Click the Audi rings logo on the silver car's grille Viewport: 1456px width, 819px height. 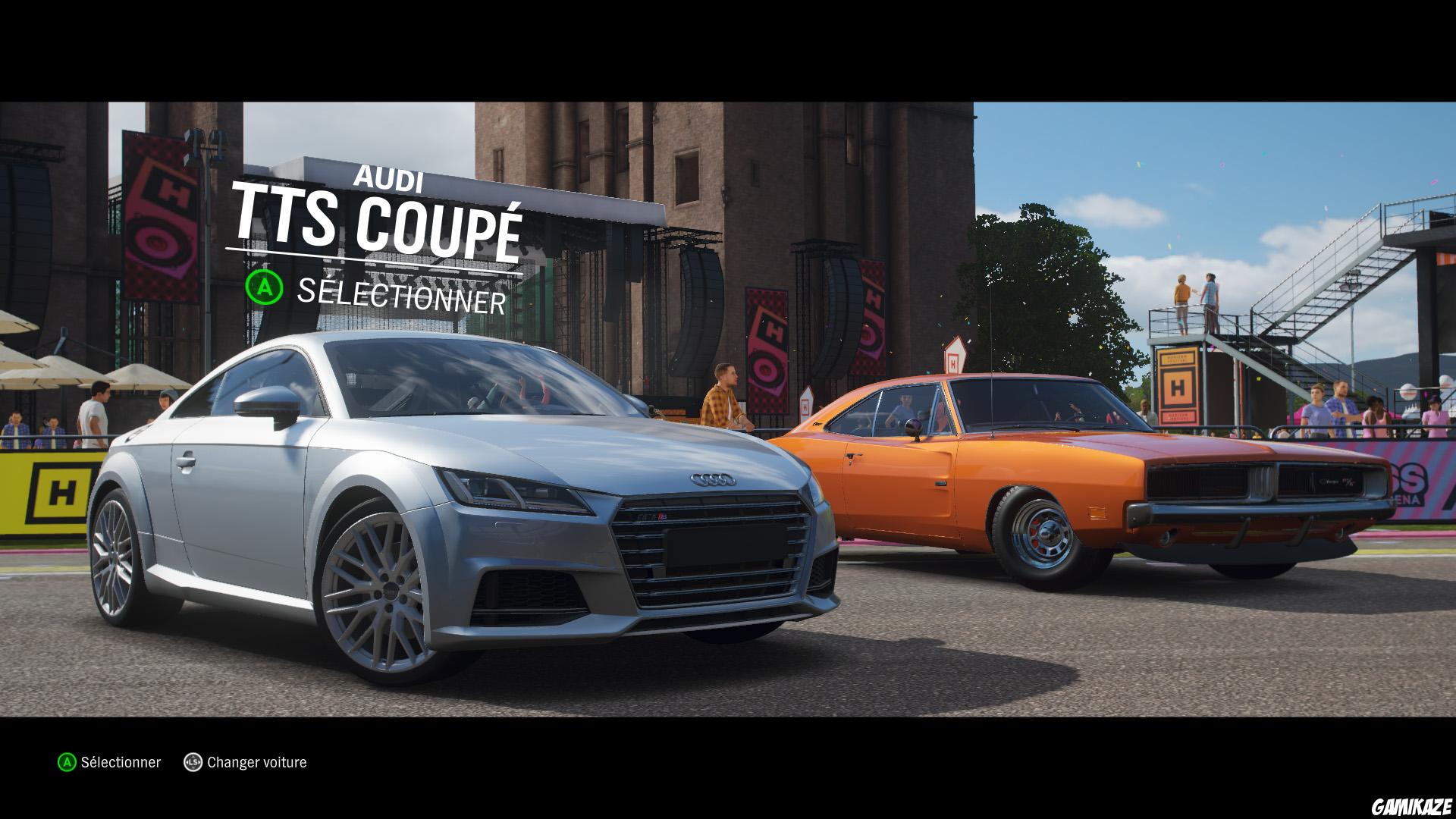[711, 479]
